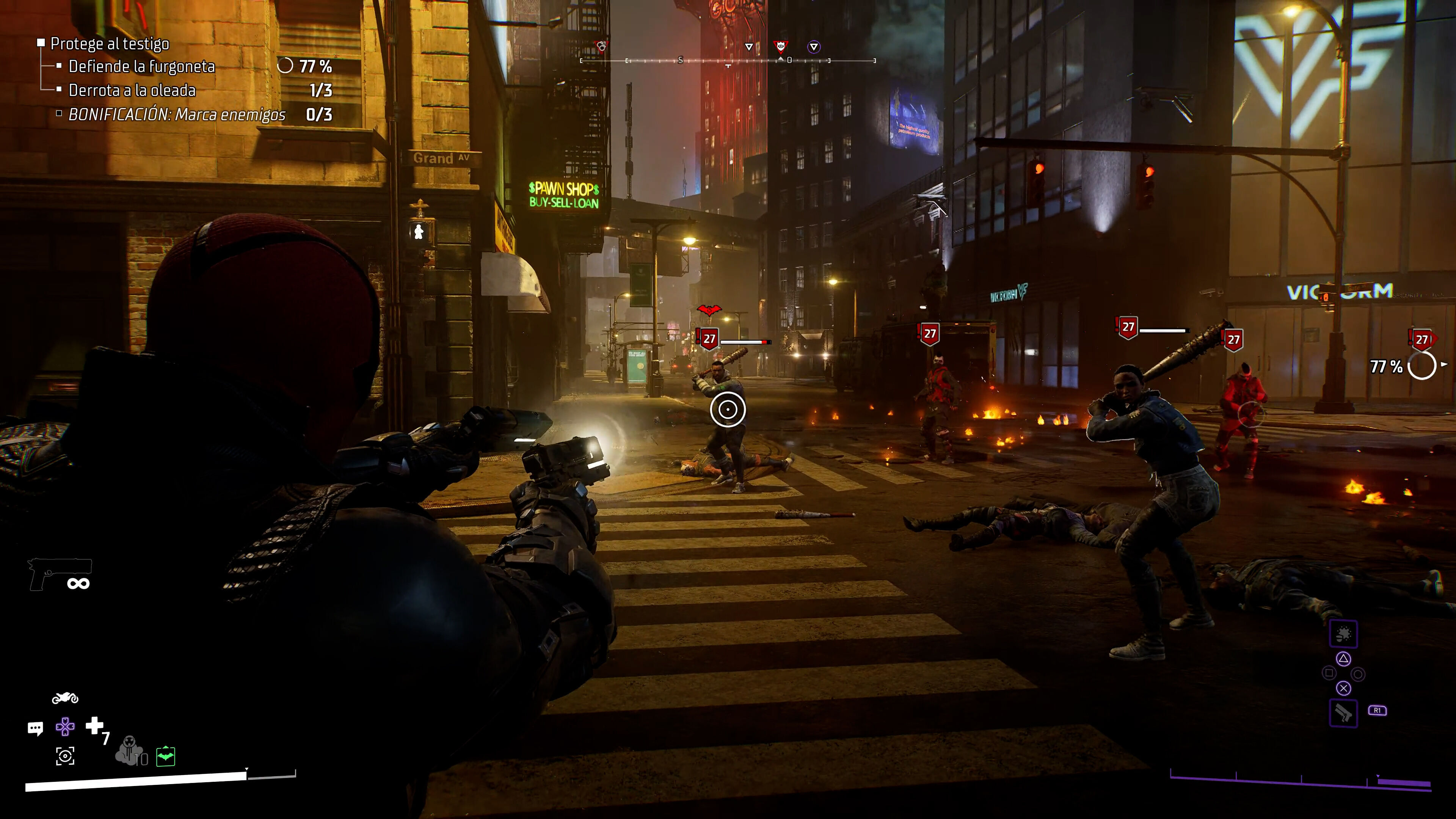Activate the splatter momentum ability slot

1343,634
